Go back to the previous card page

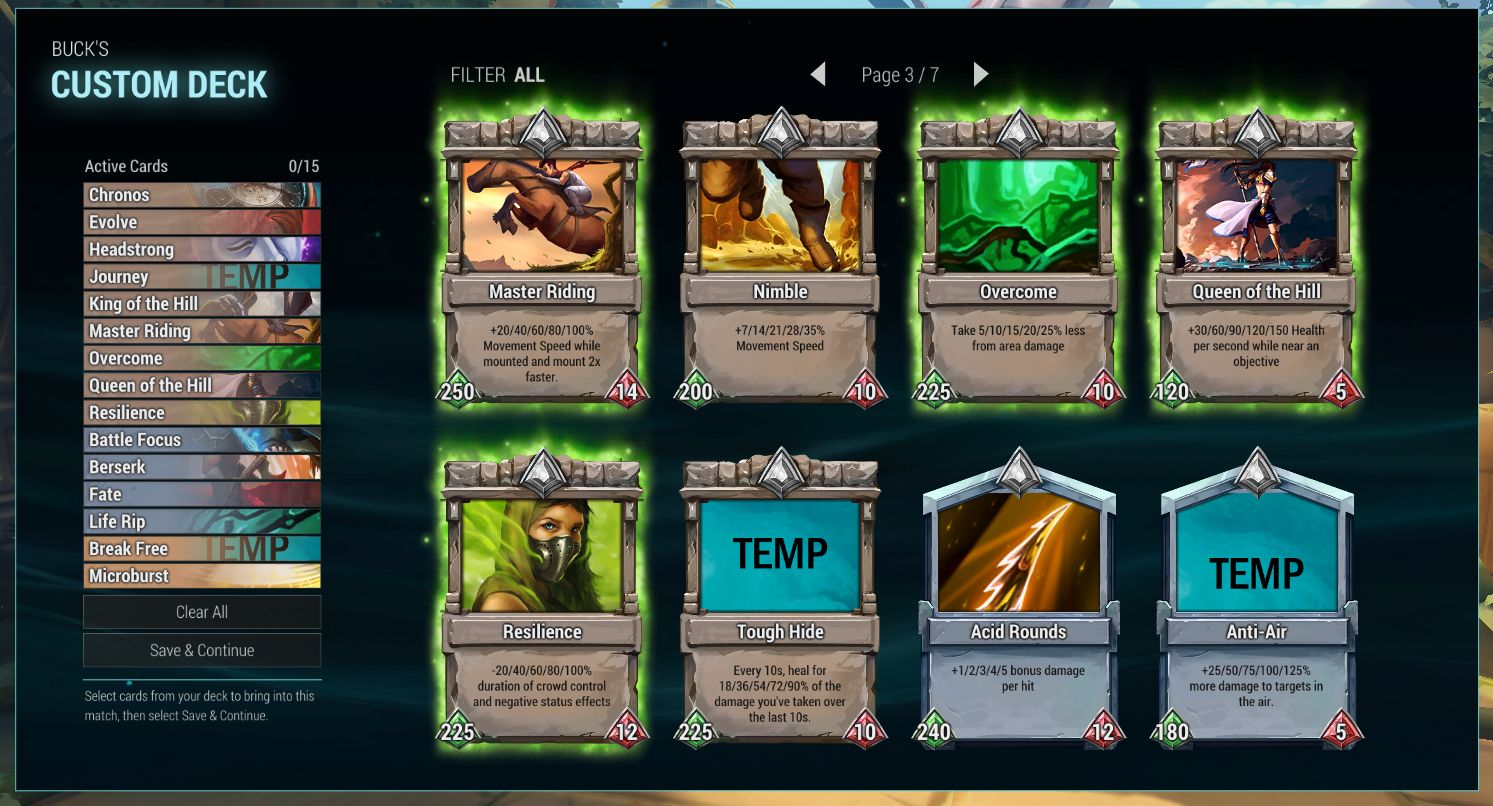[818, 74]
